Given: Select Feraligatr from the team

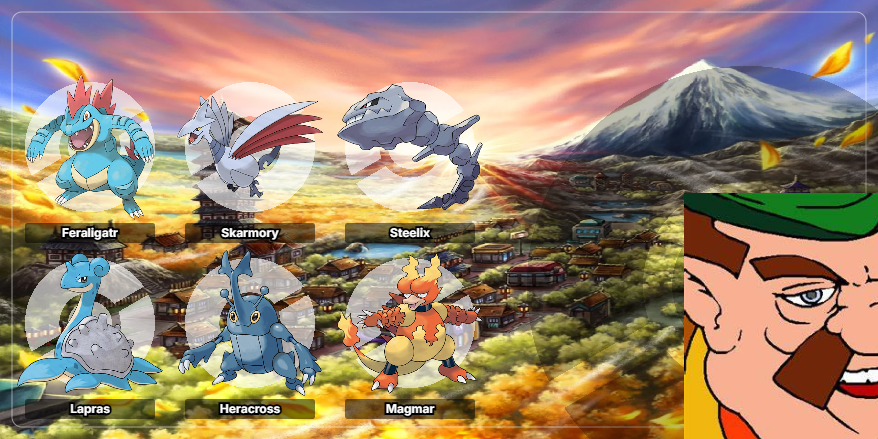Looking at the screenshot, I should click(90, 150).
